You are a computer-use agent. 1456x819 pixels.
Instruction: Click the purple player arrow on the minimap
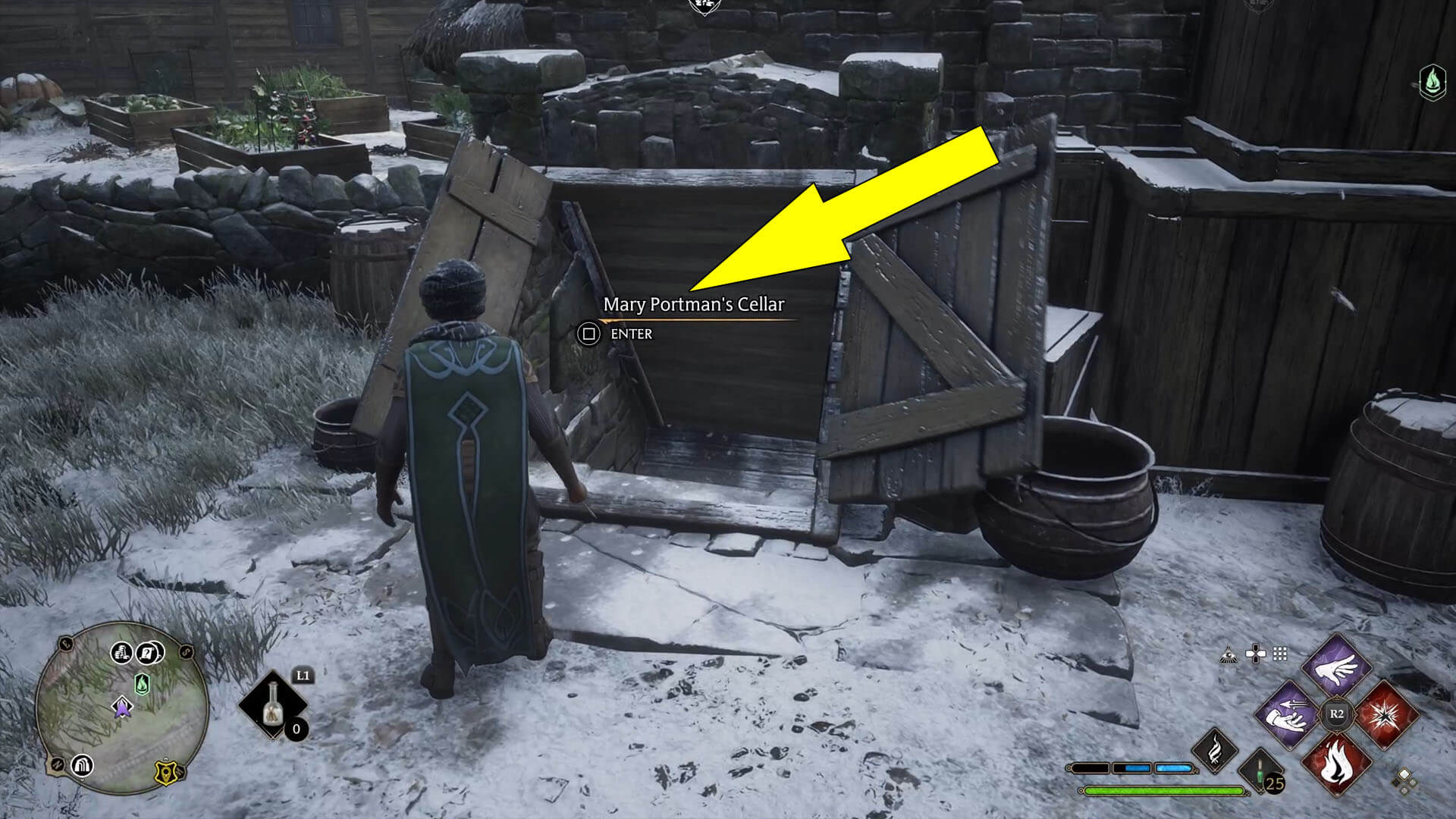[122, 710]
